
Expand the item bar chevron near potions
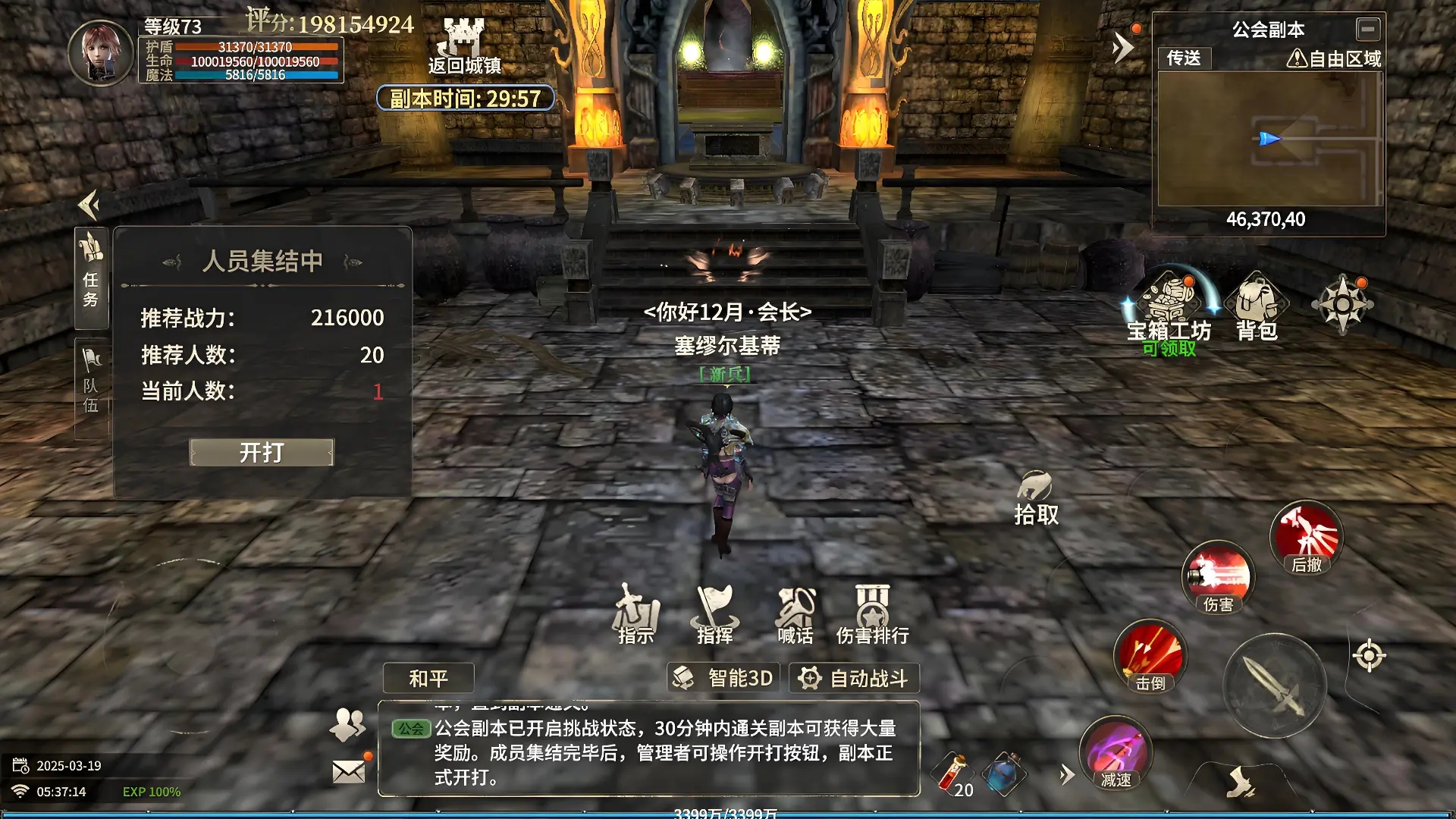coord(1065,776)
